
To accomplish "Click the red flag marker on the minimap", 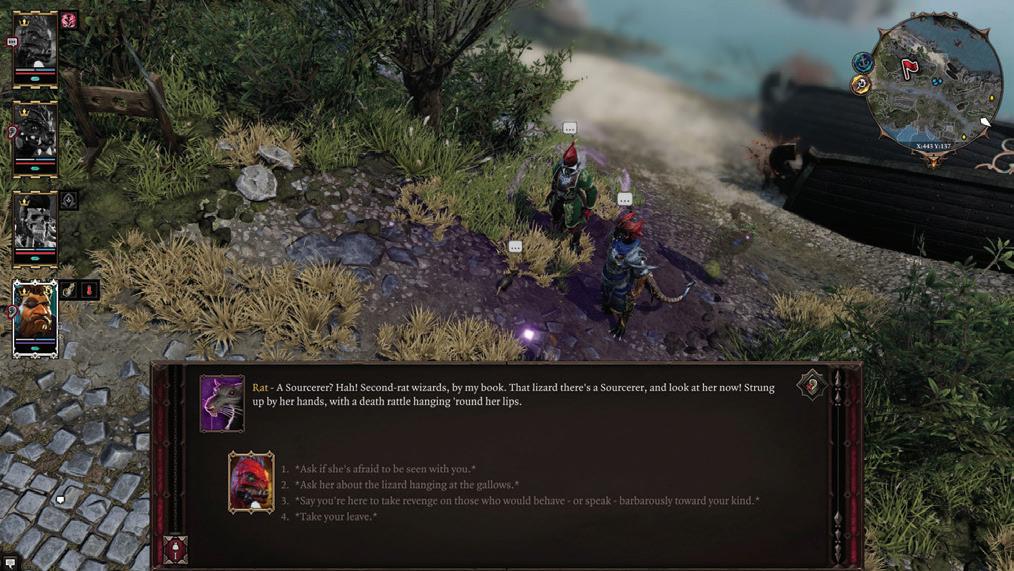I will 909,68.
